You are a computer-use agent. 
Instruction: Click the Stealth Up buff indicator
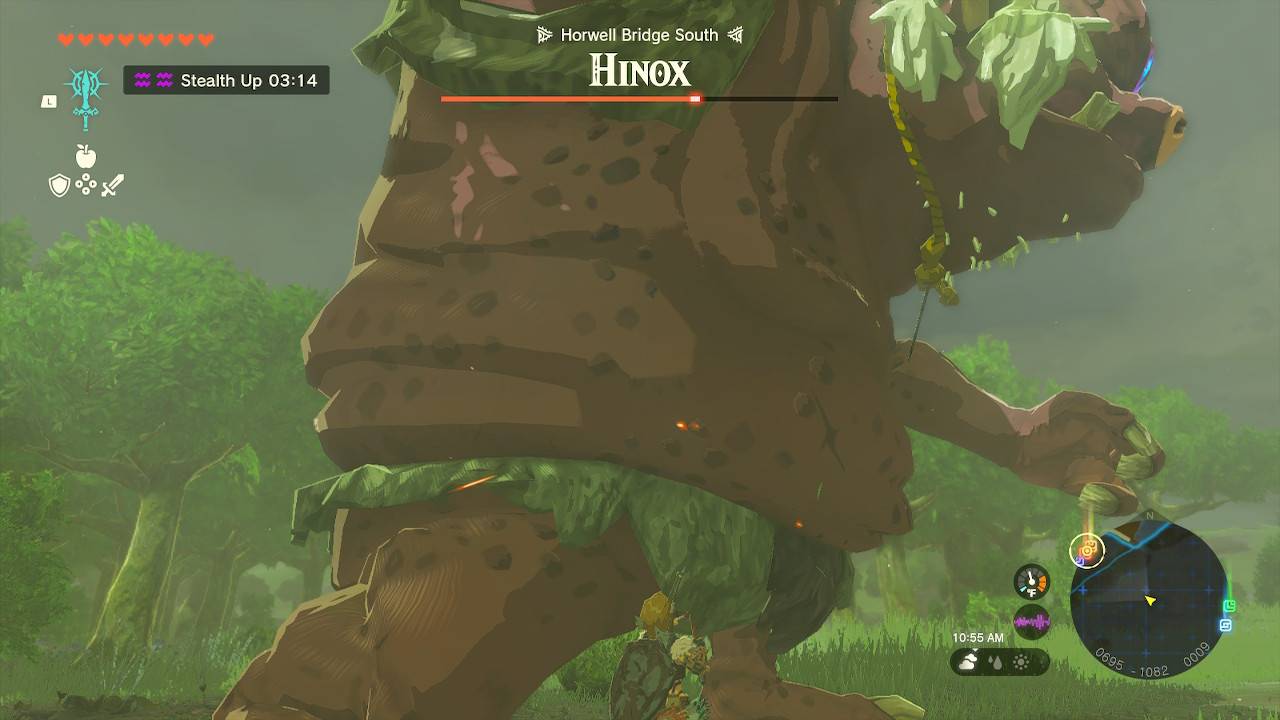coord(226,81)
